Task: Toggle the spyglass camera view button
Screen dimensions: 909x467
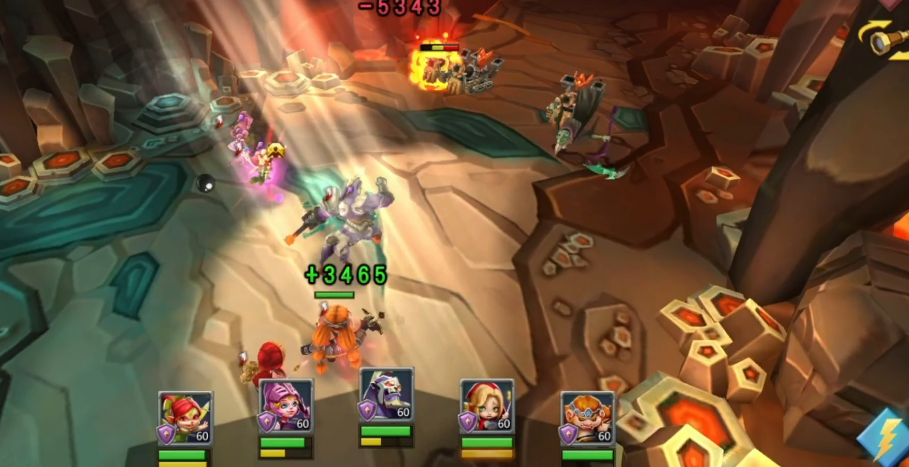Action: (x=885, y=38)
